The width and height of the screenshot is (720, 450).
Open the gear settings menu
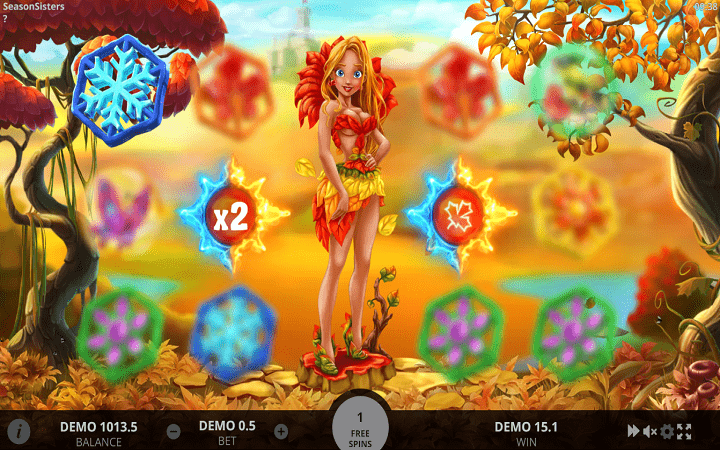667,431
